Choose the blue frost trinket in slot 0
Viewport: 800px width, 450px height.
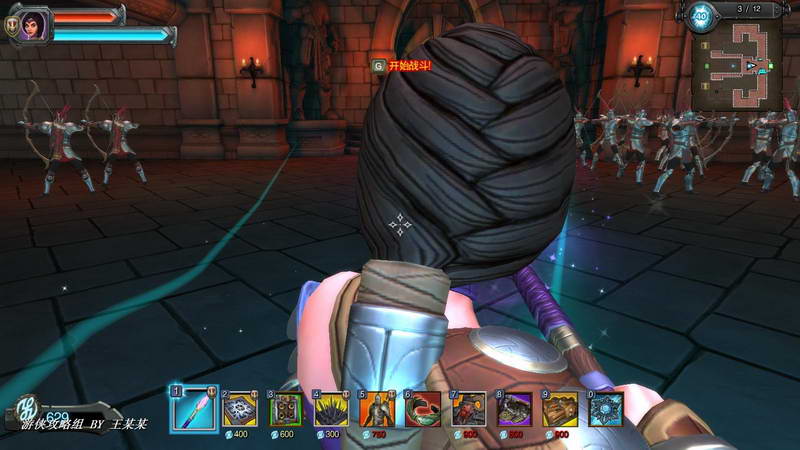point(605,409)
